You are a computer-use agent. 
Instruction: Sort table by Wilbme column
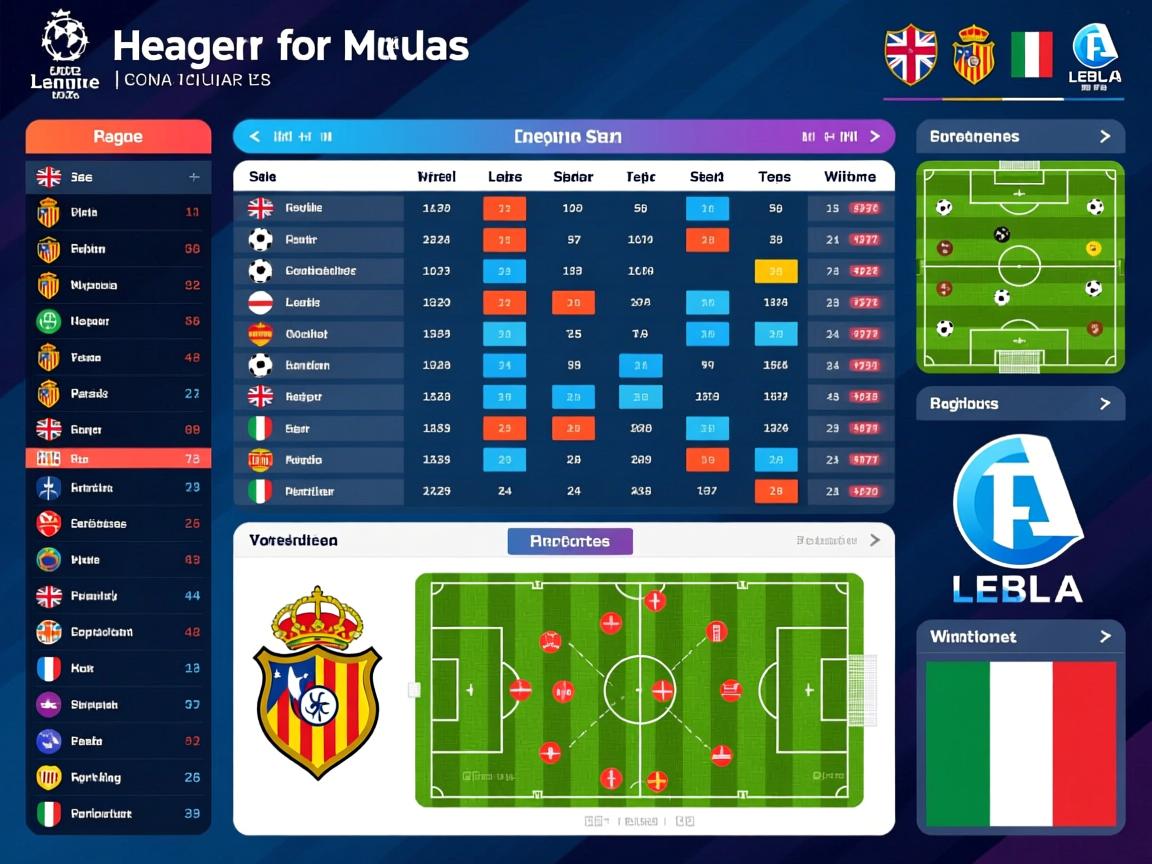(x=850, y=177)
